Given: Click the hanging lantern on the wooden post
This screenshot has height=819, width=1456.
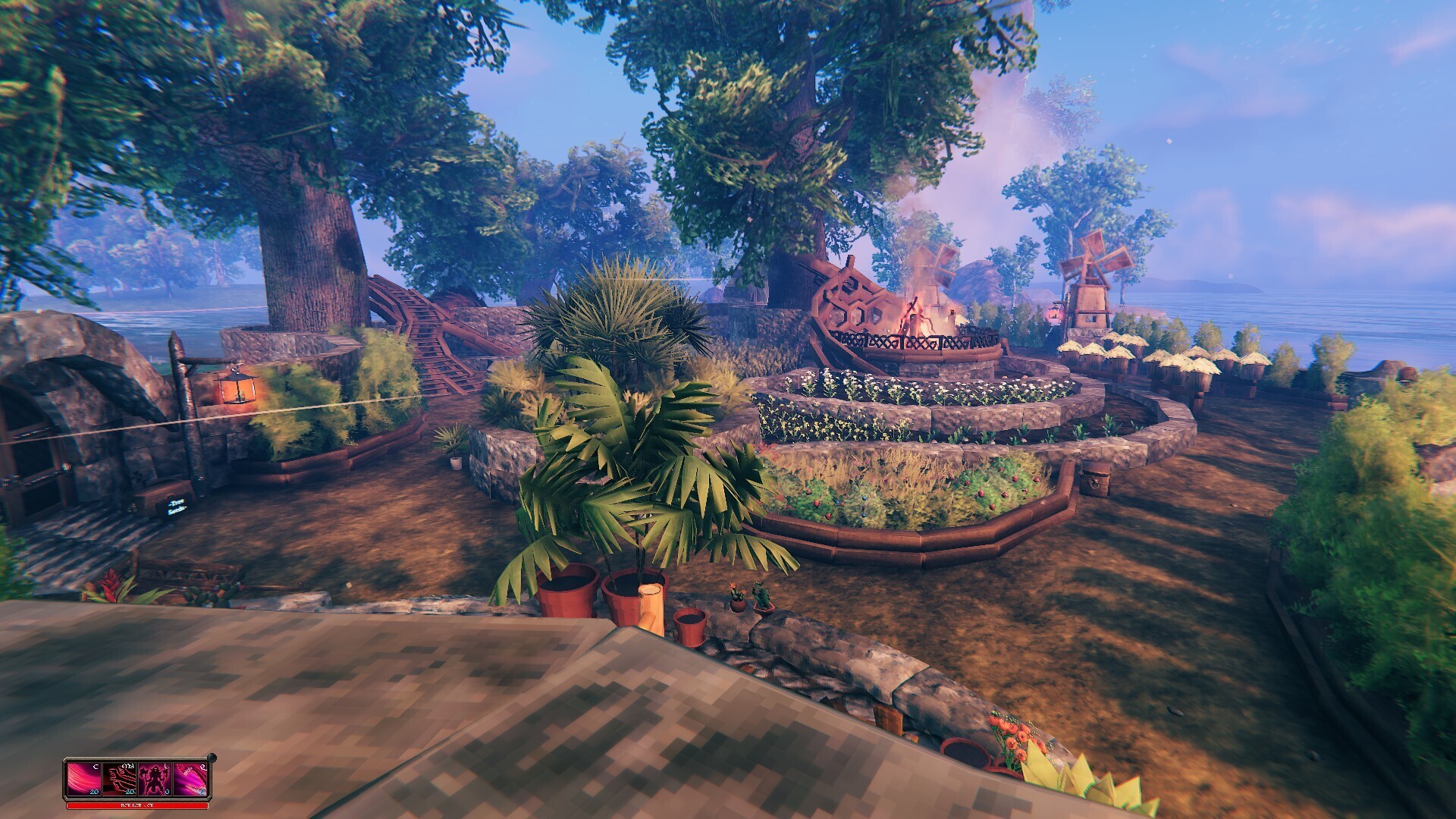Looking at the screenshot, I should tap(239, 390).
